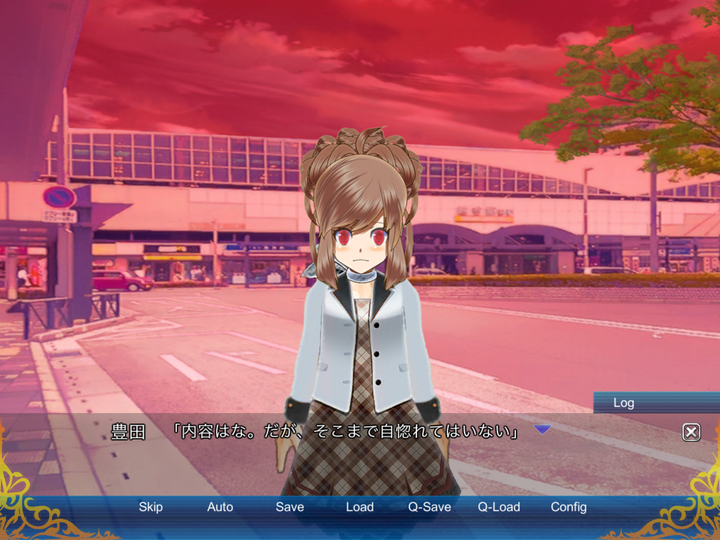The width and height of the screenshot is (720, 540).
Task: Activate Skip mode
Action: [x=151, y=507]
